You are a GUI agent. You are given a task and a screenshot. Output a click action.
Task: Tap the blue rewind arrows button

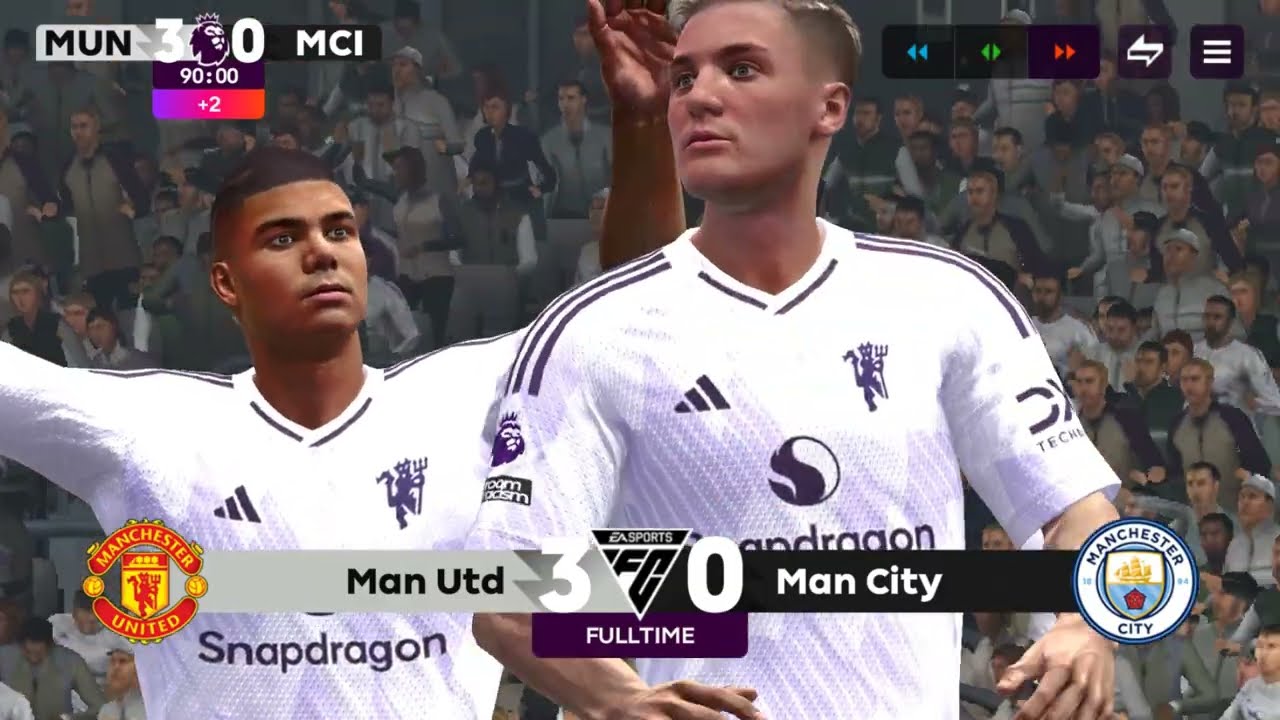(x=917, y=52)
